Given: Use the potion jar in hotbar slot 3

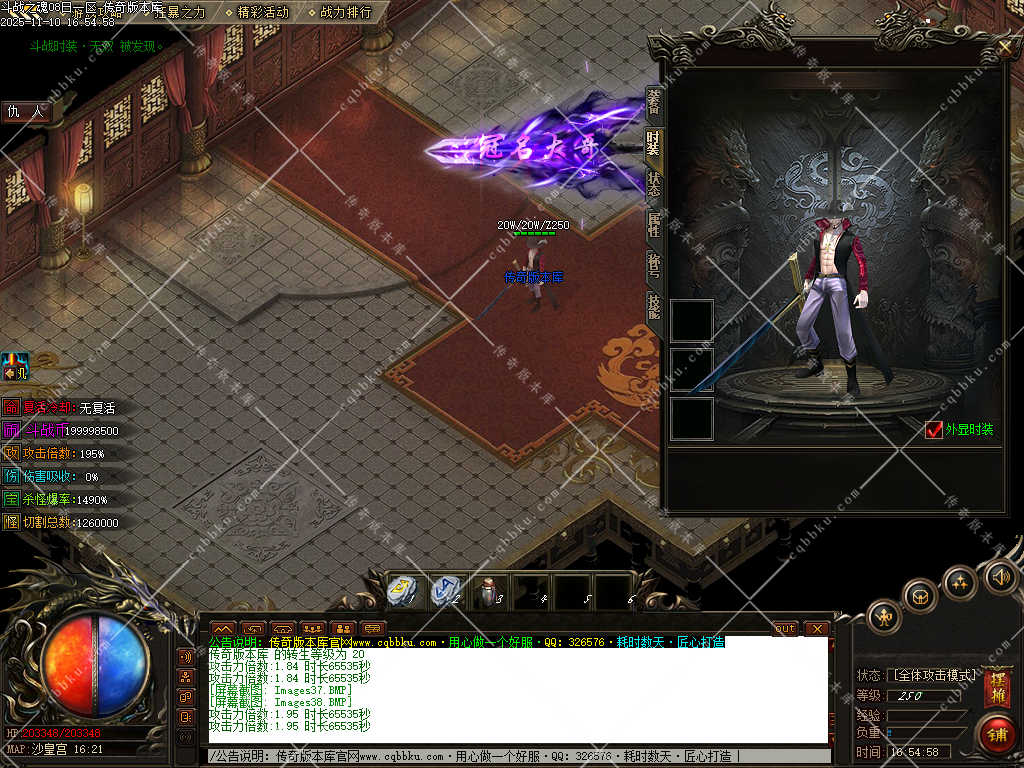Looking at the screenshot, I should pos(487,590).
